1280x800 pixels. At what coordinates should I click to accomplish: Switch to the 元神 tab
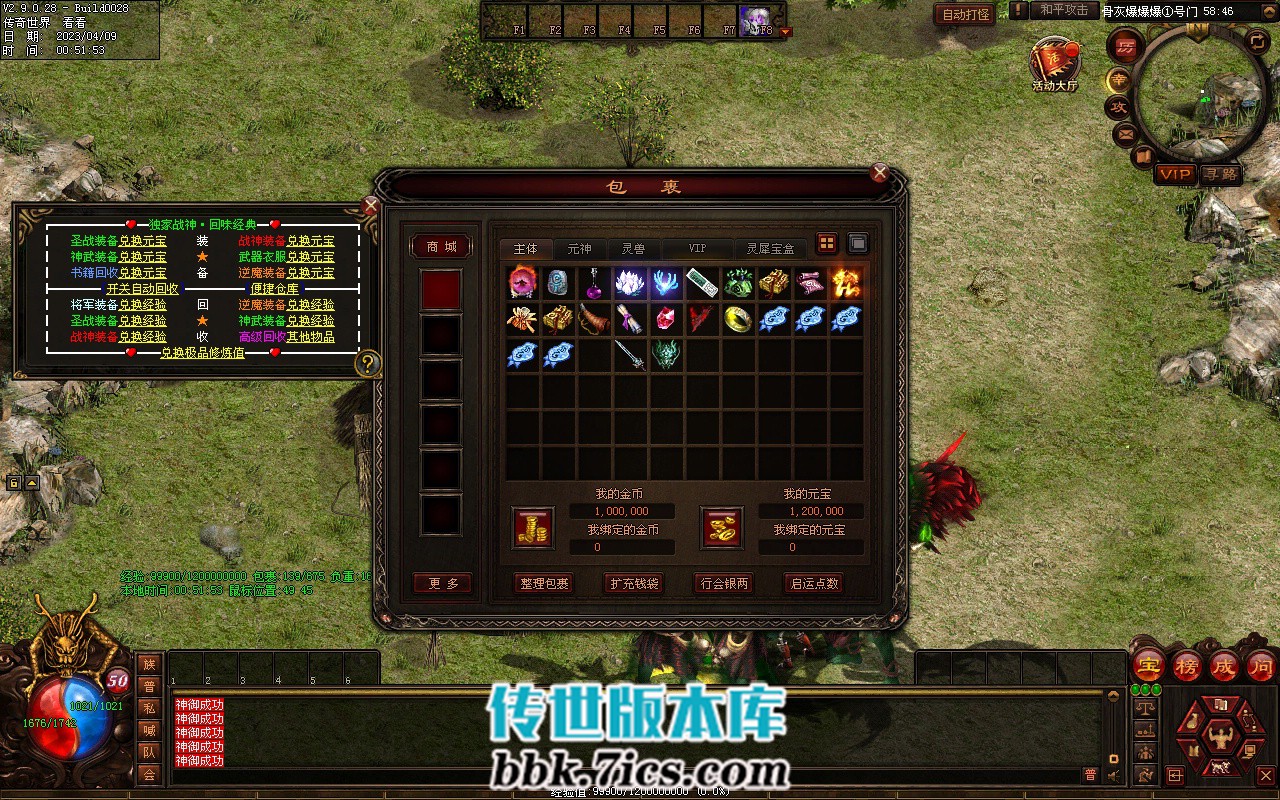point(579,249)
